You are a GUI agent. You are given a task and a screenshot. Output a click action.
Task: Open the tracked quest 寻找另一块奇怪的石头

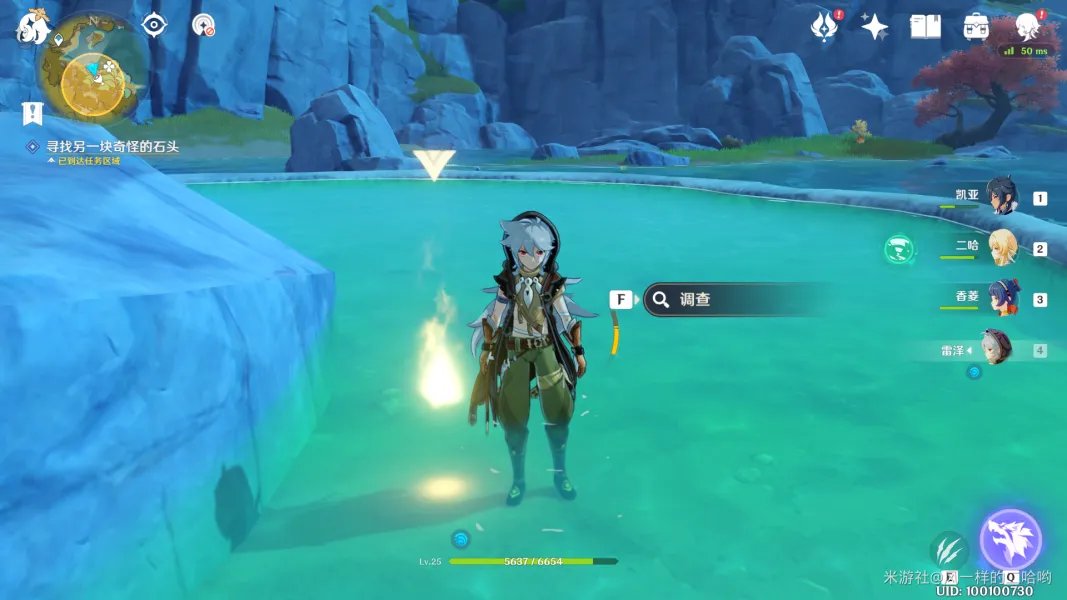[x=112, y=147]
